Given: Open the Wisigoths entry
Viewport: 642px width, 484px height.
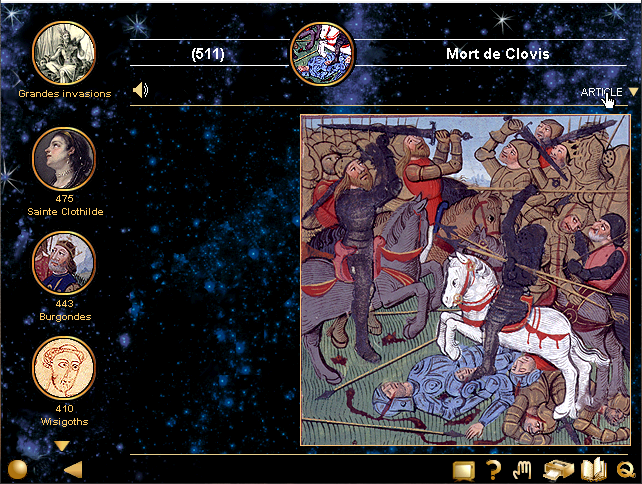Looking at the screenshot, I should 64,369.
